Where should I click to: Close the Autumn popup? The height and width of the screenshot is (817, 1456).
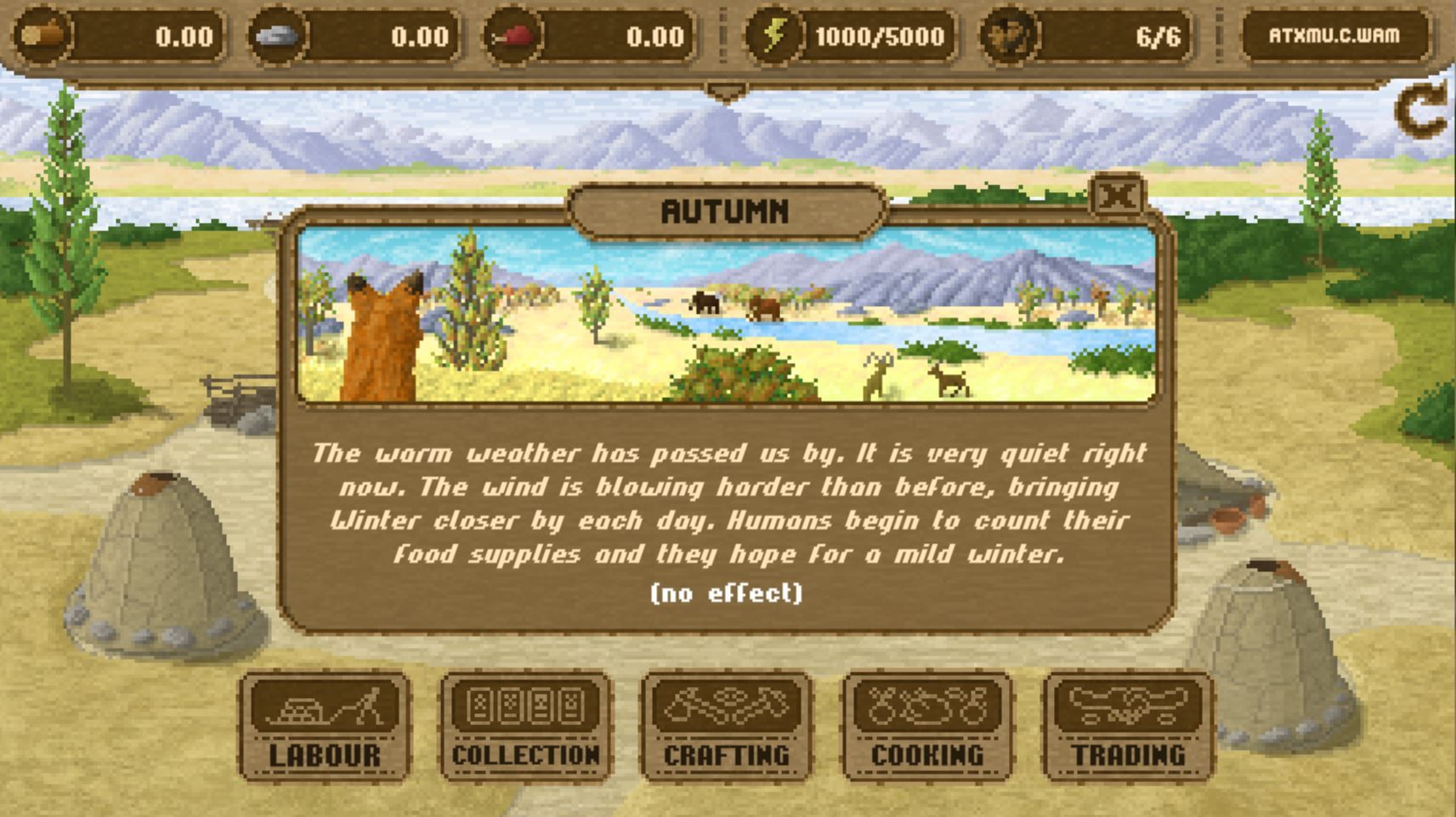pos(1117,196)
